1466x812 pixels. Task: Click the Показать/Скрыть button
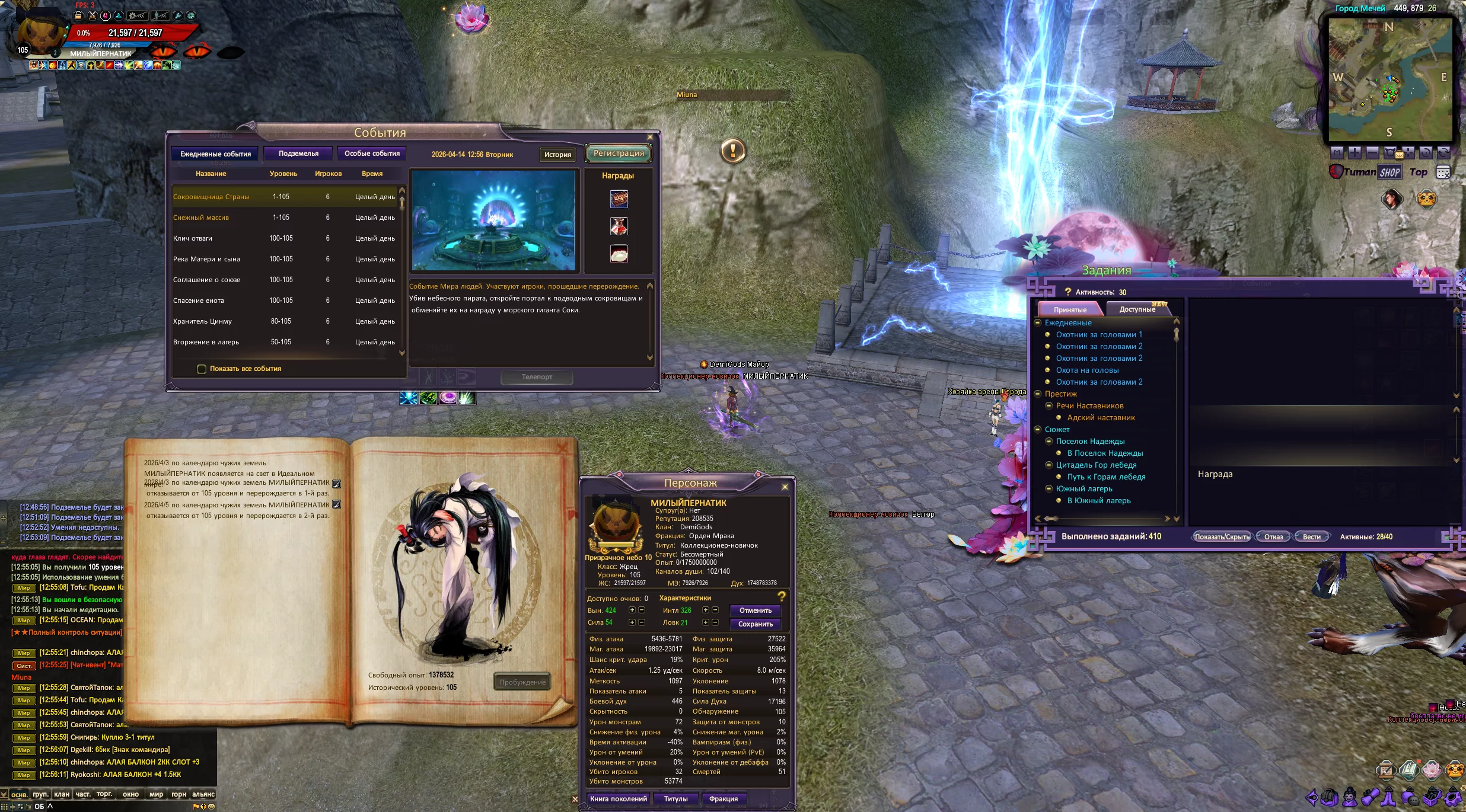coord(1222,537)
